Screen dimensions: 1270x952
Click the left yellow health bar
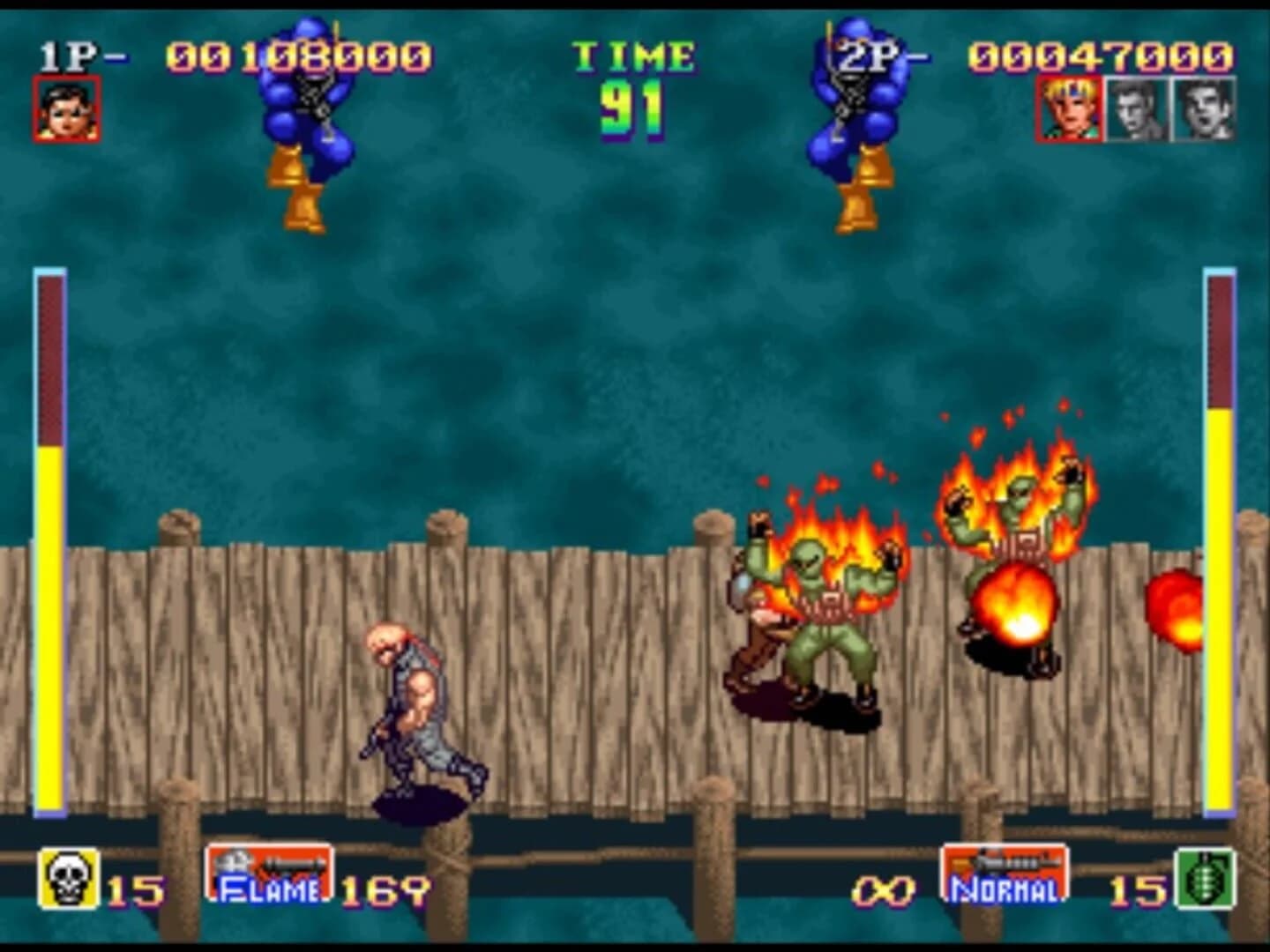(49, 617)
